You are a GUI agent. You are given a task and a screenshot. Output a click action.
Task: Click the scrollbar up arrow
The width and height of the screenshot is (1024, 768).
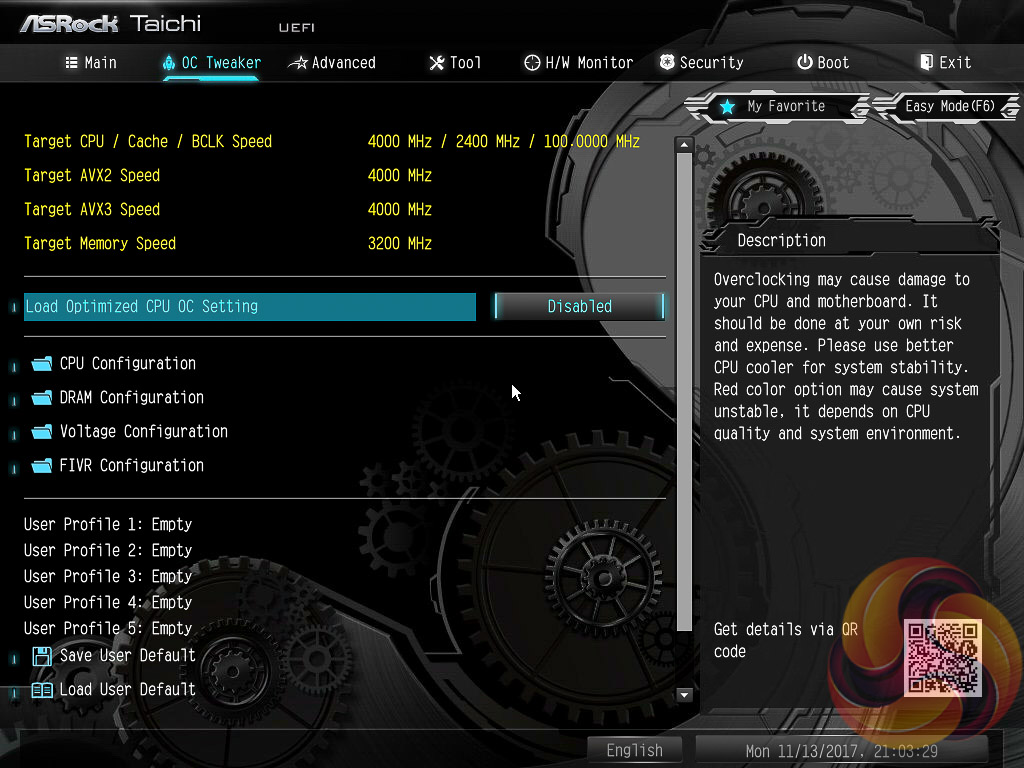click(x=685, y=145)
